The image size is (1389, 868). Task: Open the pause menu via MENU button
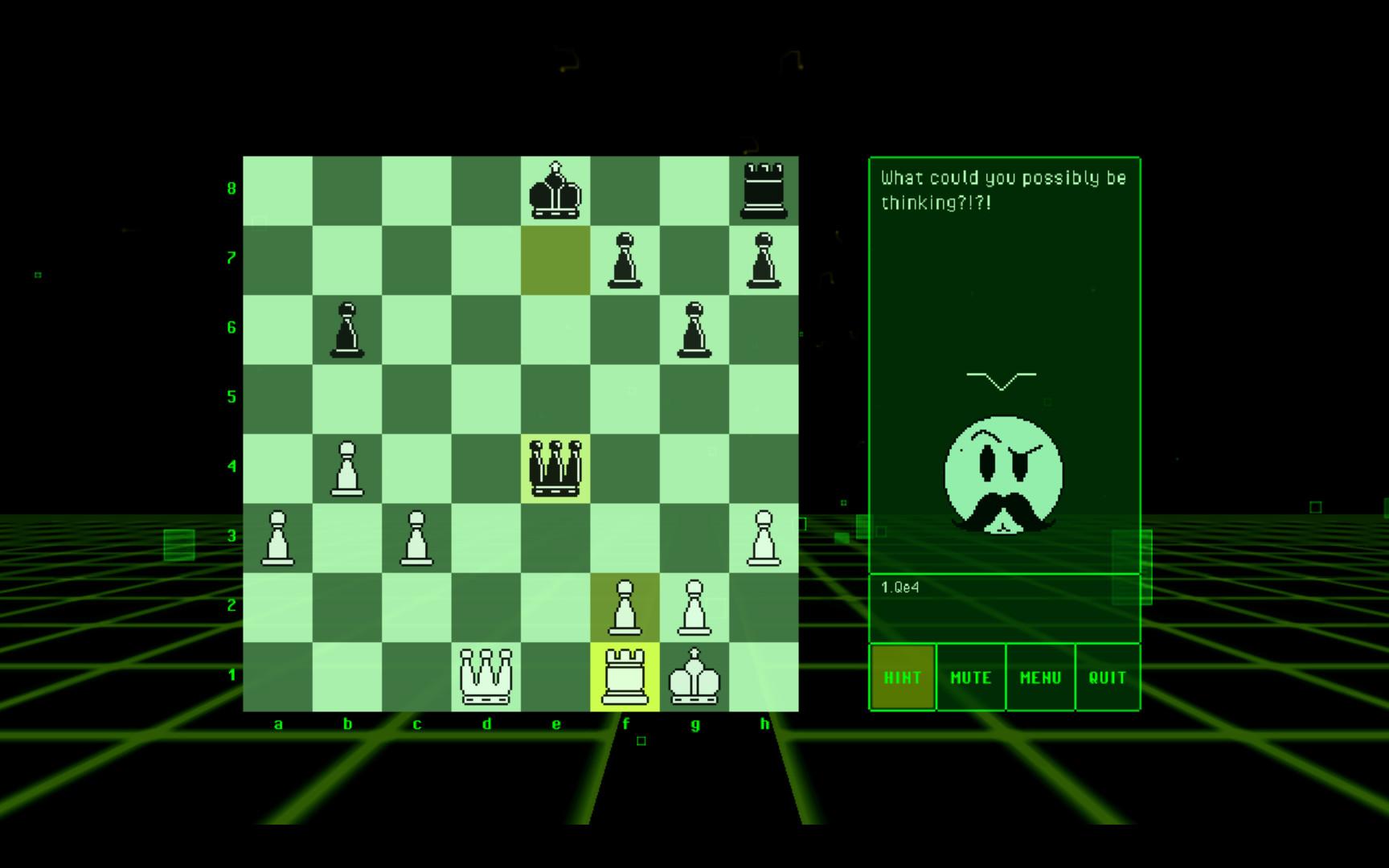[1040, 678]
